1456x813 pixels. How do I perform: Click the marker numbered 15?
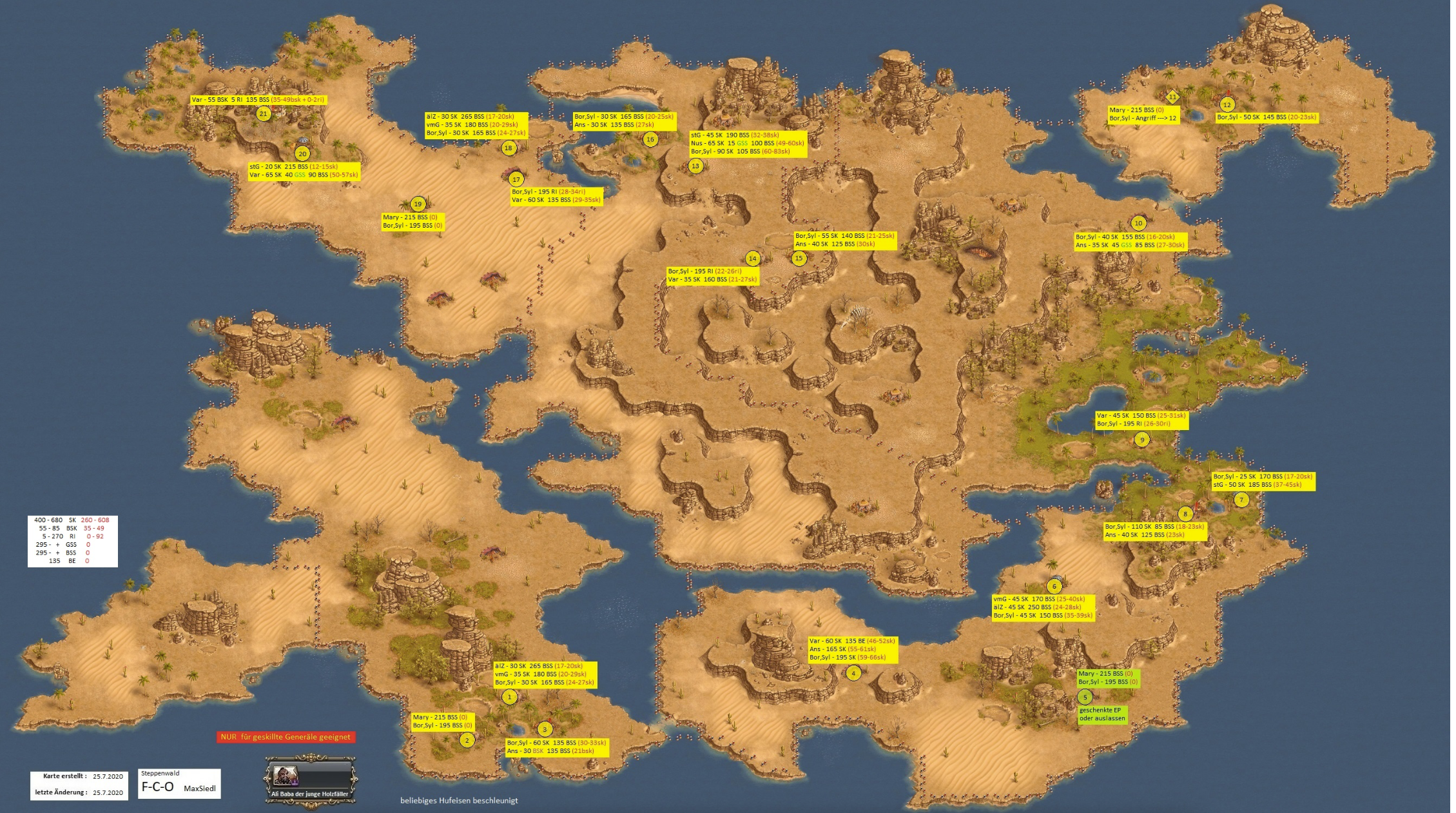pos(799,259)
